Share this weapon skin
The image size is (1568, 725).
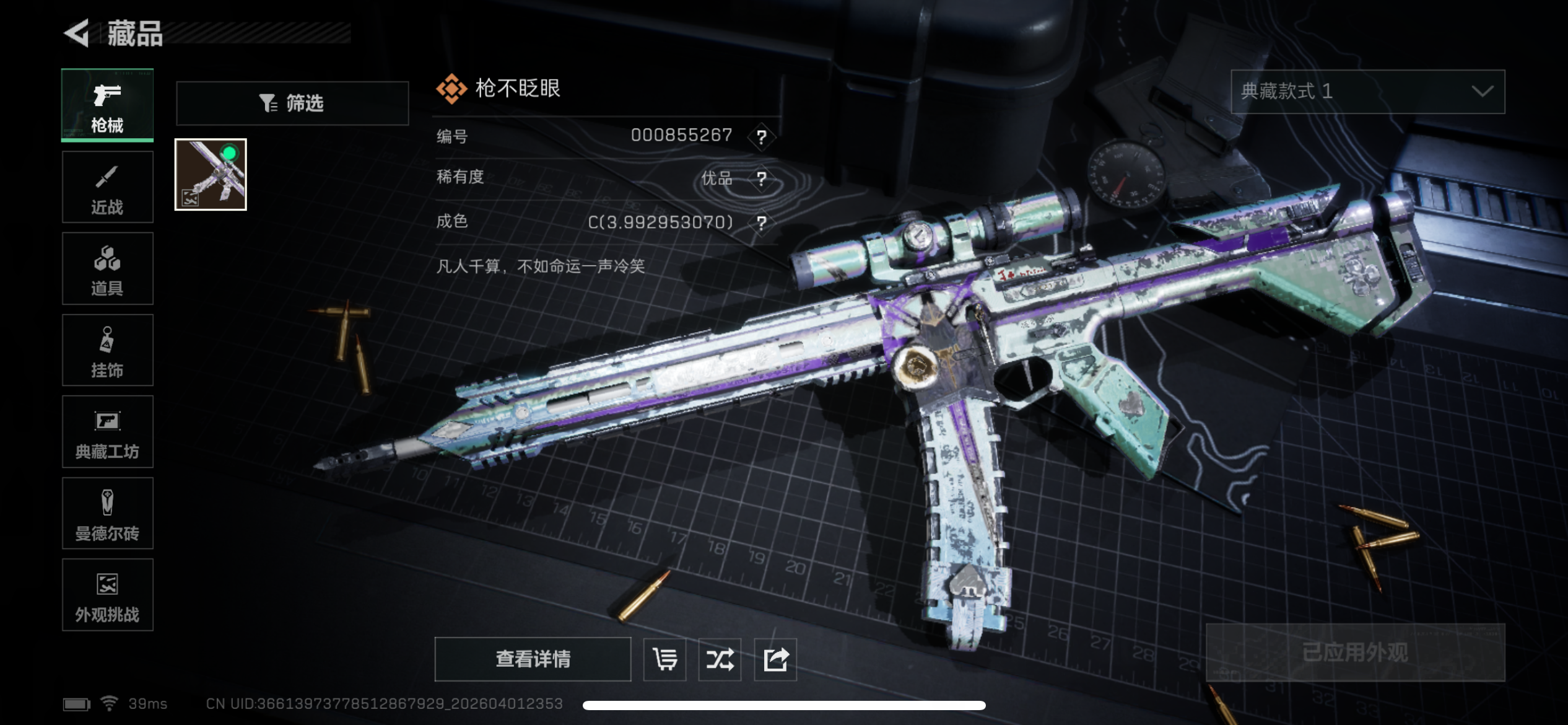775,659
